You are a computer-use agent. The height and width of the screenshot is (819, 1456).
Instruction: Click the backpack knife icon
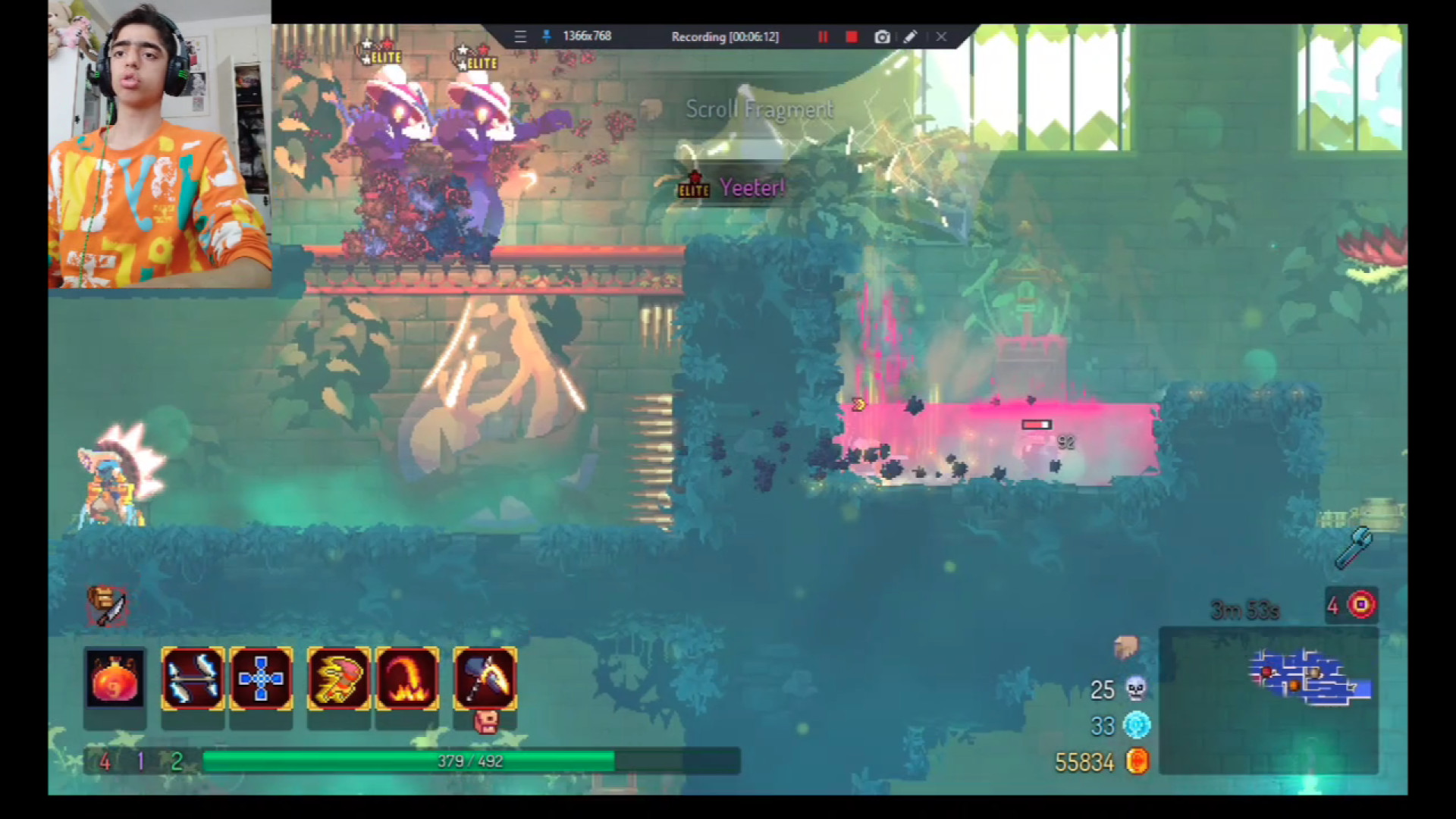(108, 606)
